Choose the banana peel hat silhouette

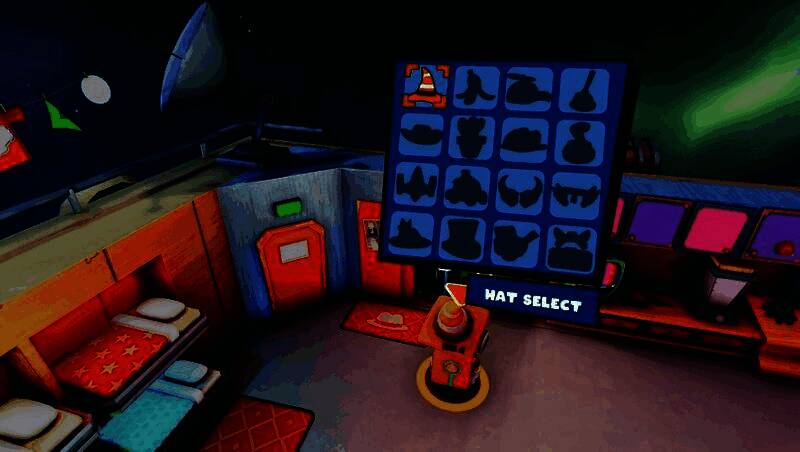(x=477, y=87)
